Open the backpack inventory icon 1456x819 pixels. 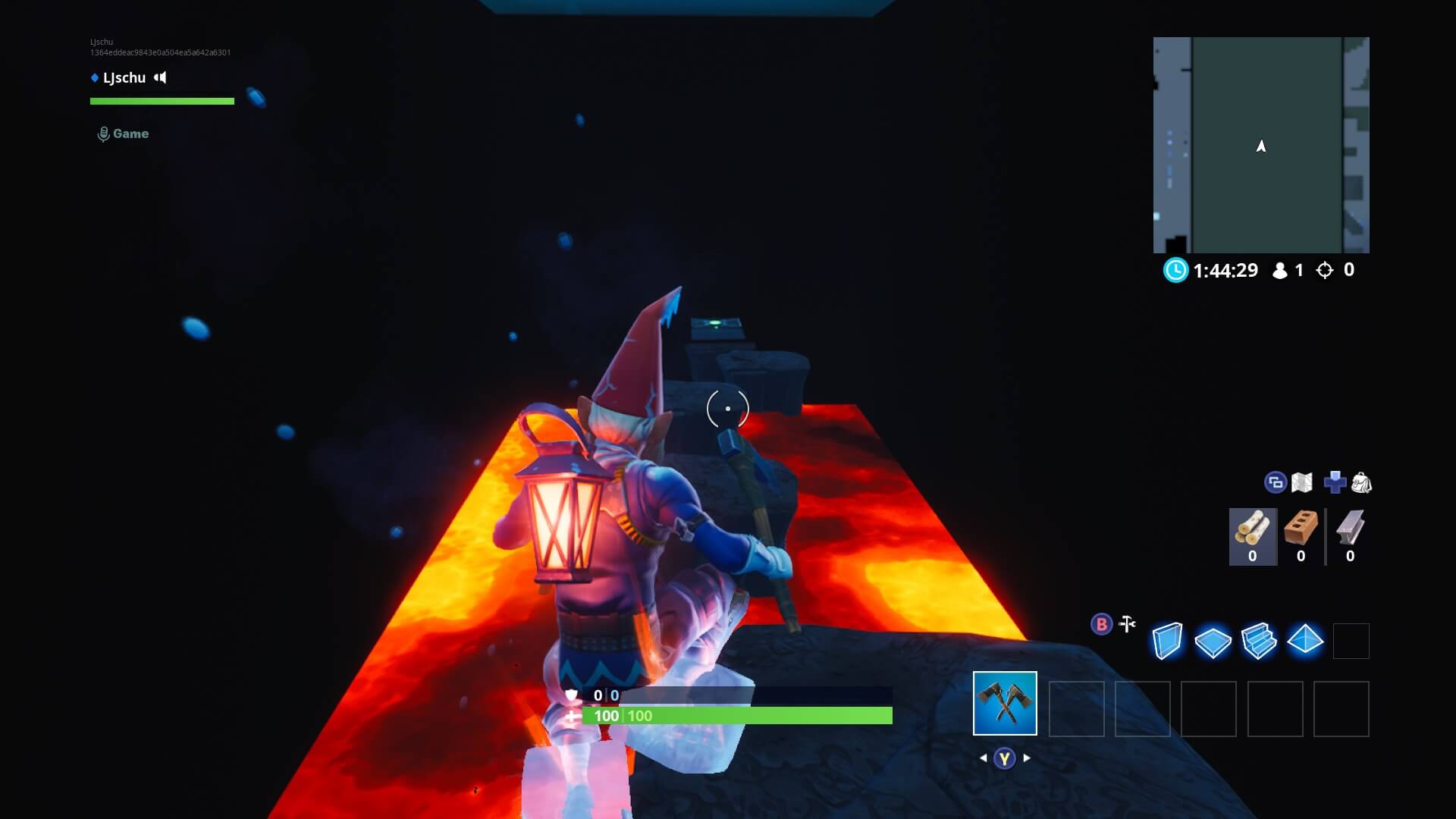1362,482
